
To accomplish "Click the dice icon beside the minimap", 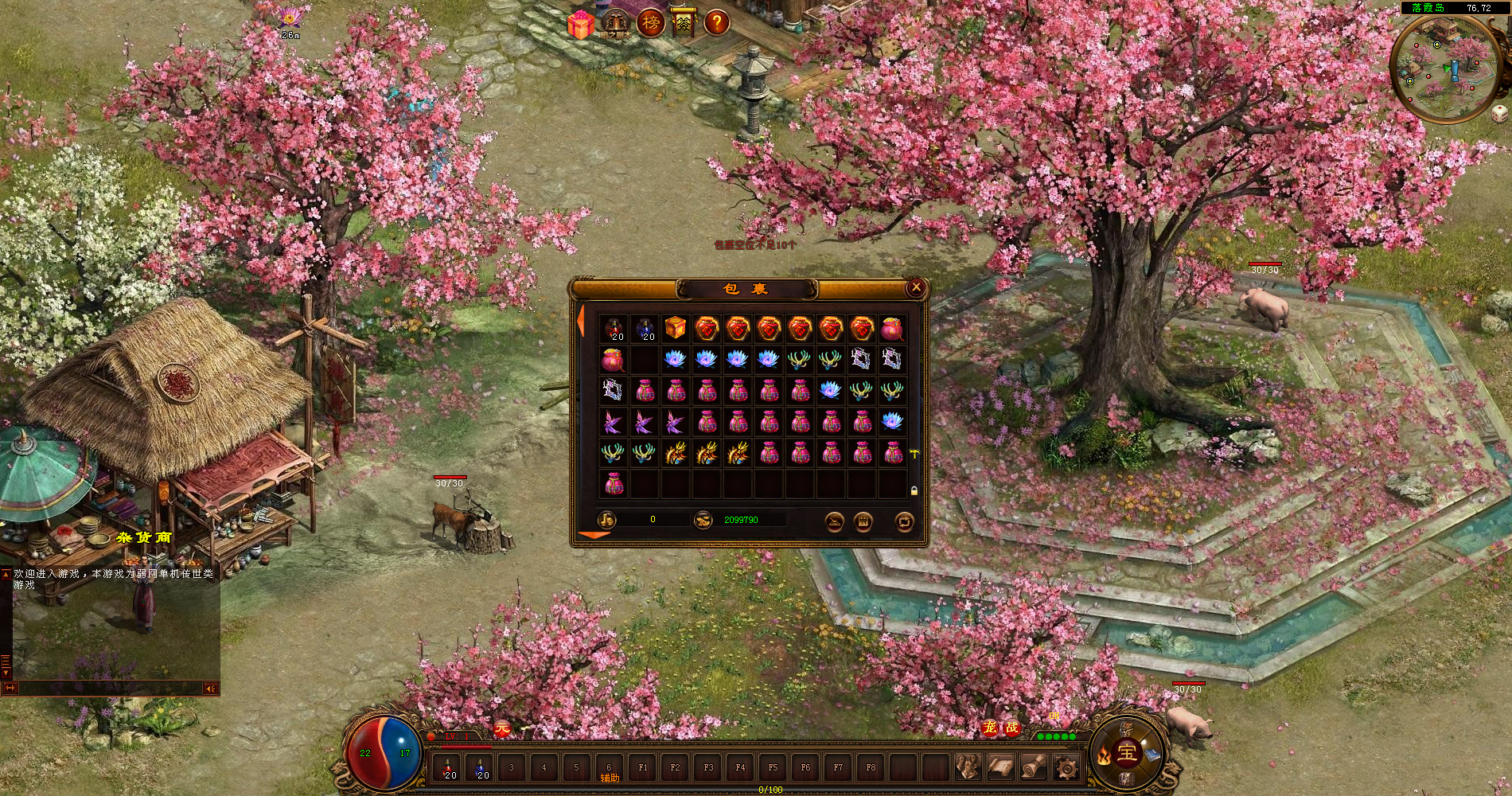I will point(1499,114).
